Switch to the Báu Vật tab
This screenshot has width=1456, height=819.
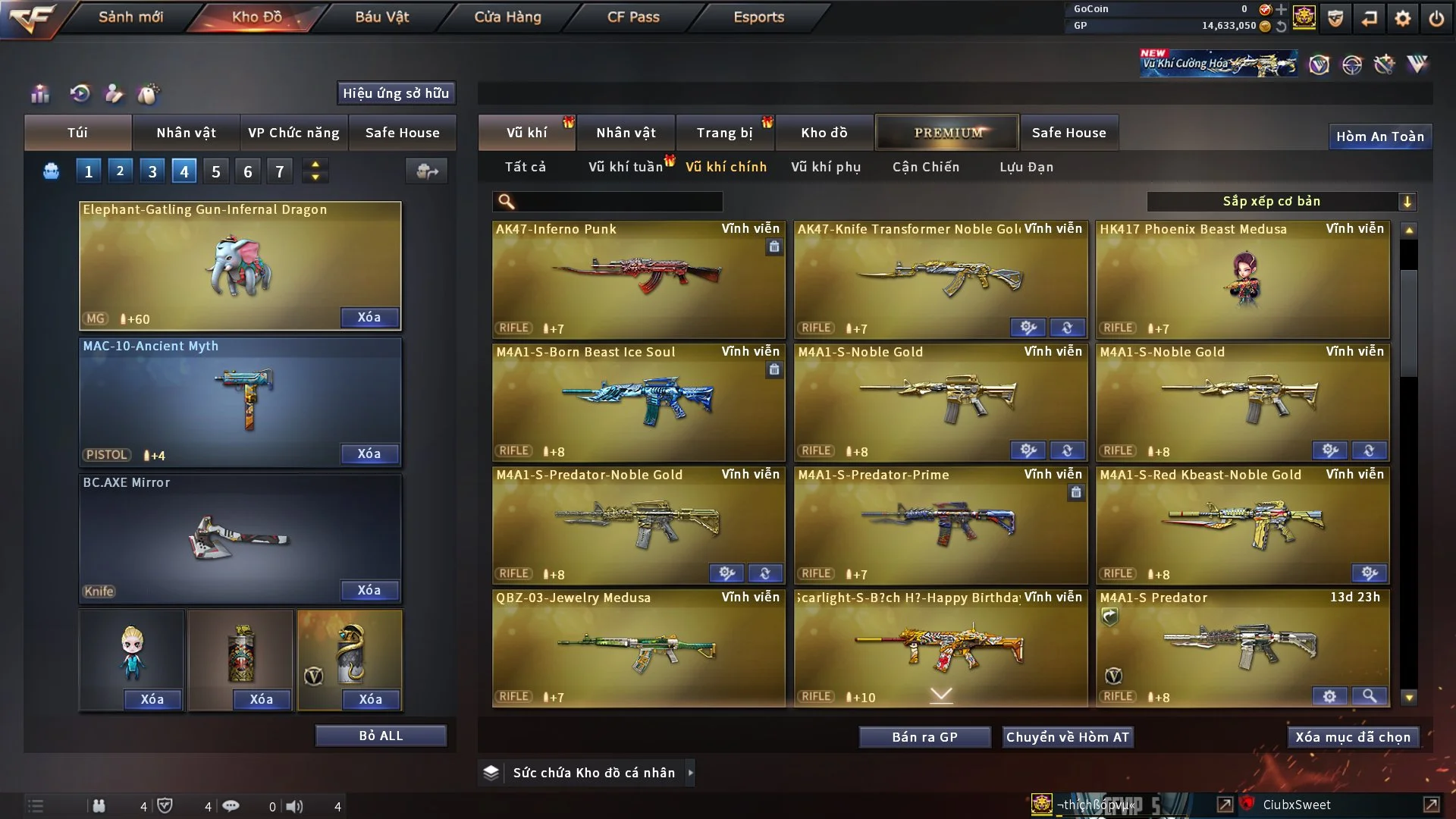[381, 17]
